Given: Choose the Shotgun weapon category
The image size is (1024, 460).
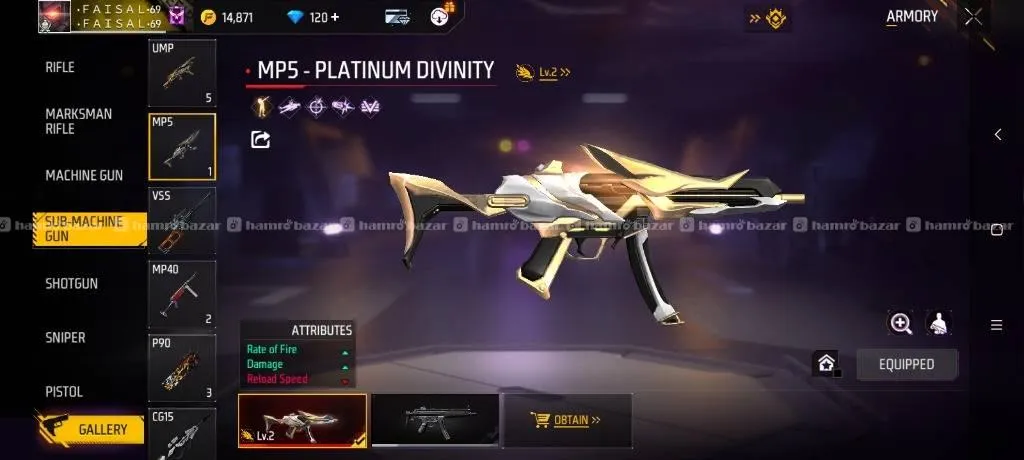Looking at the screenshot, I should click(72, 283).
